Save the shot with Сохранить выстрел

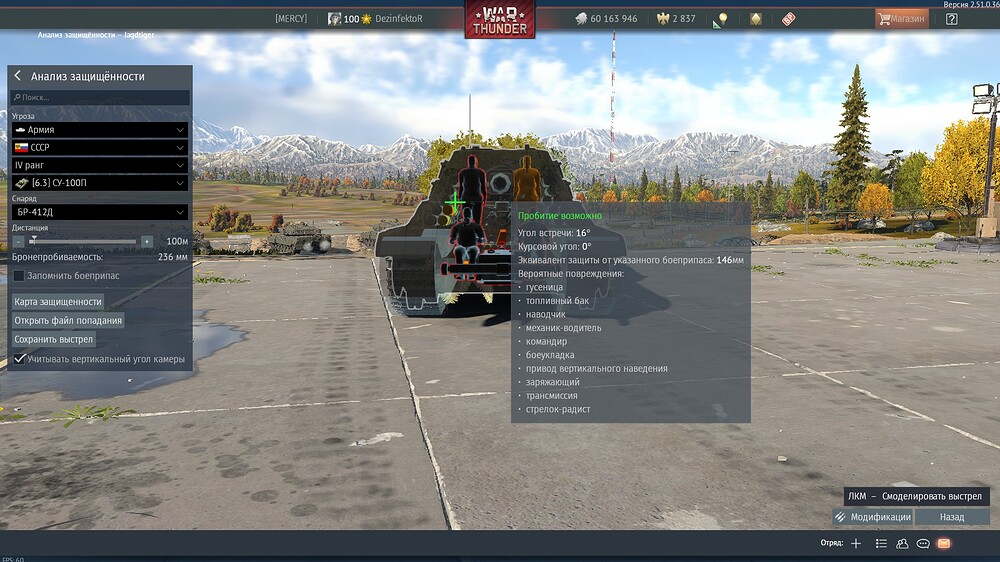click(54, 339)
